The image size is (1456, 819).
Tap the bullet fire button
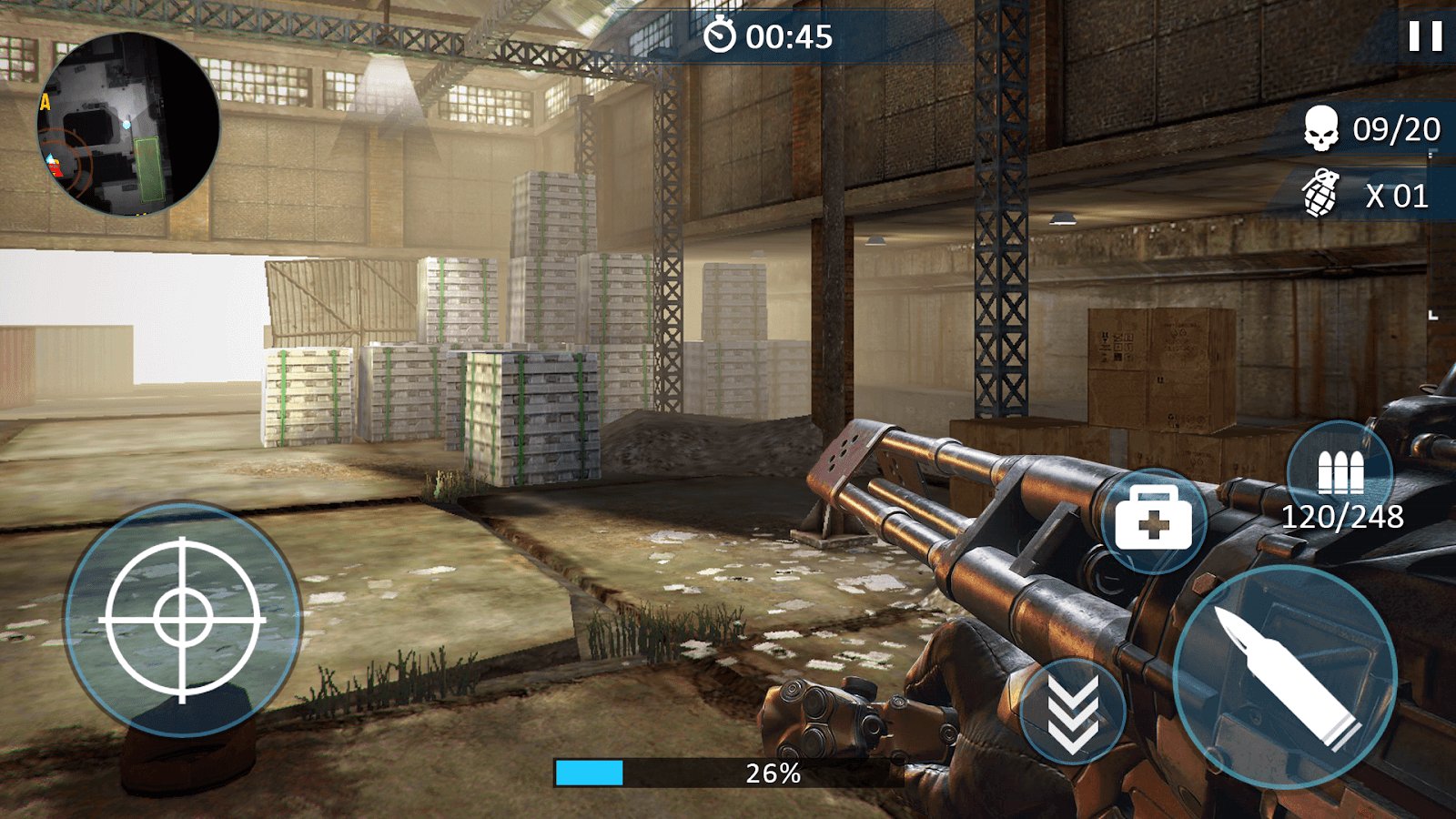coord(1285,676)
